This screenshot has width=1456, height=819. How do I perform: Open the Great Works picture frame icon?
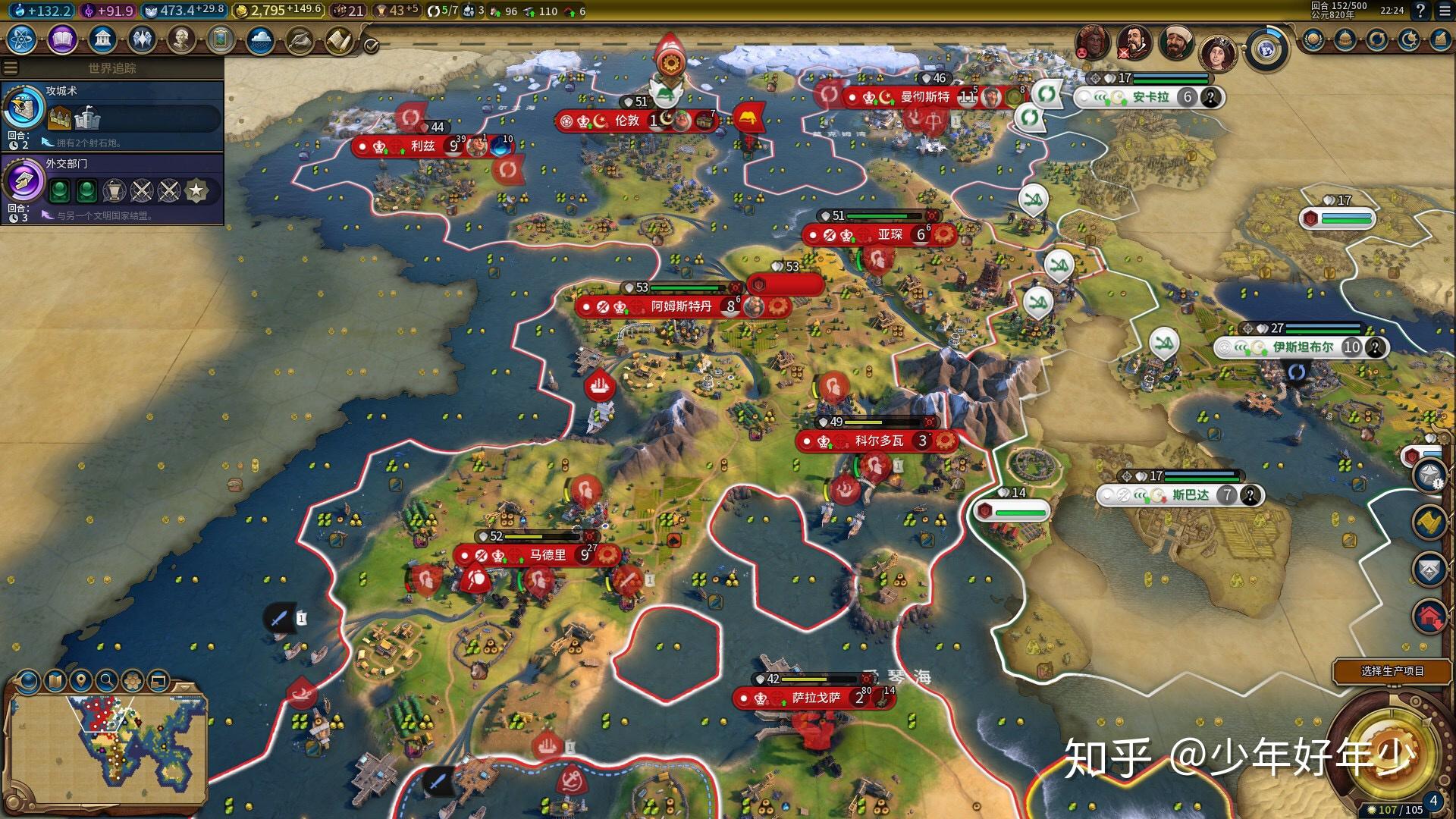coord(221,39)
